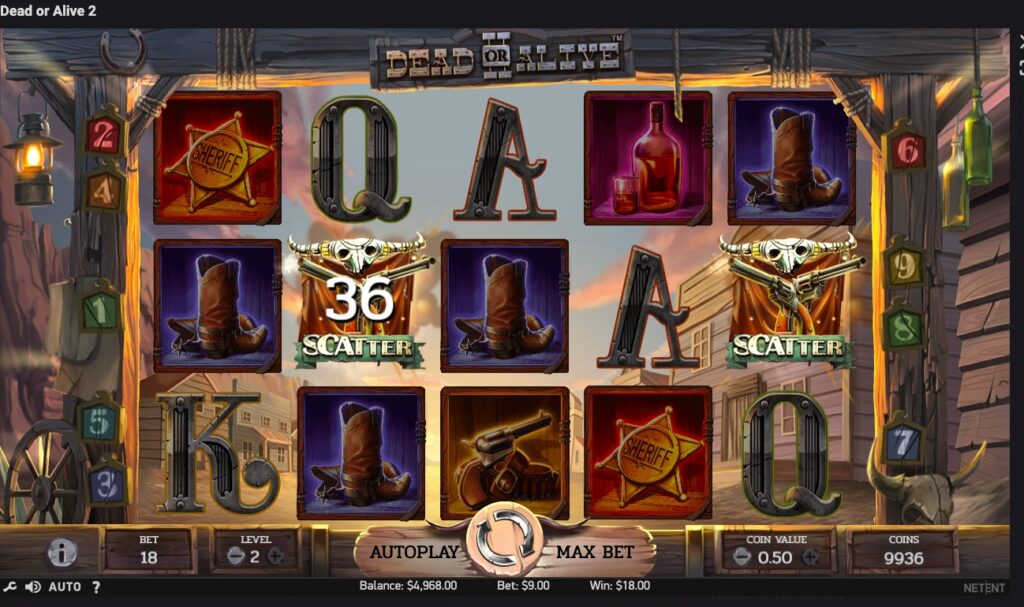Open help with the question mark
The image size is (1024, 607).
coord(97,587)
